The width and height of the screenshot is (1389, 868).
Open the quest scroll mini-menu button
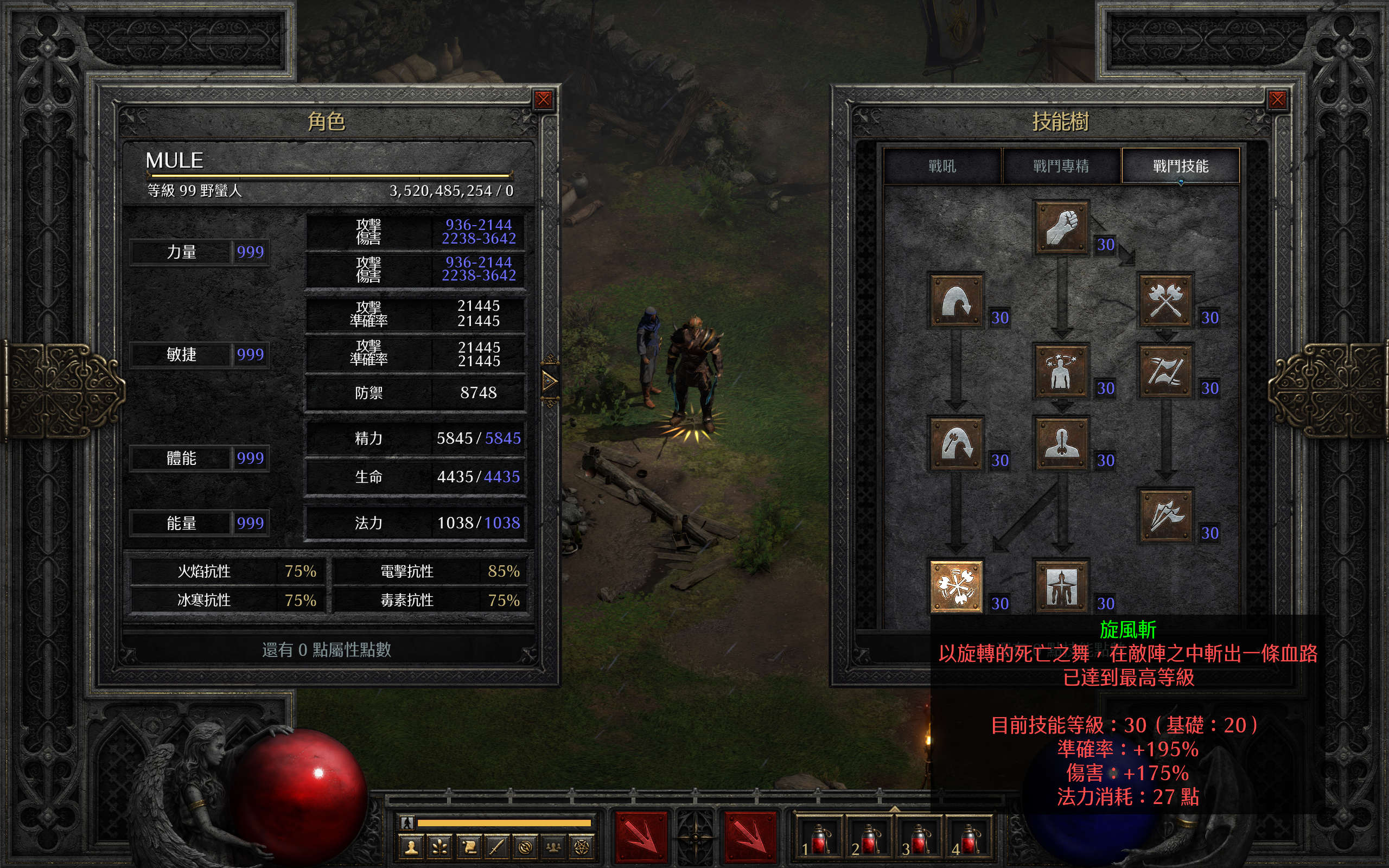click(468, 847)
